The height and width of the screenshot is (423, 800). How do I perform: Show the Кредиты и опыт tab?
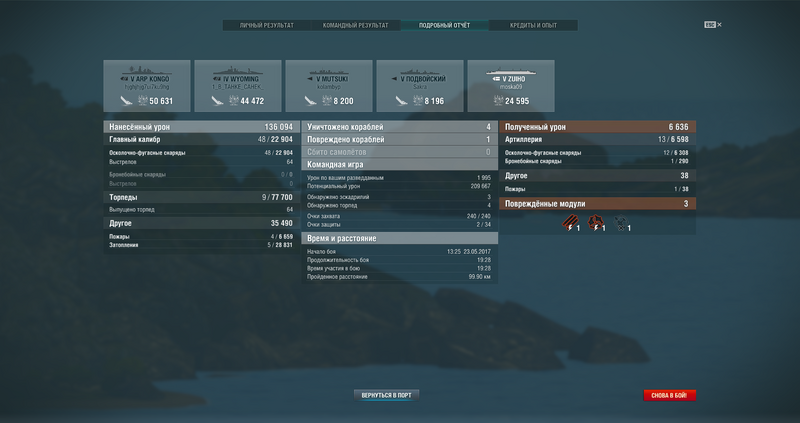(x=532, y=25)
